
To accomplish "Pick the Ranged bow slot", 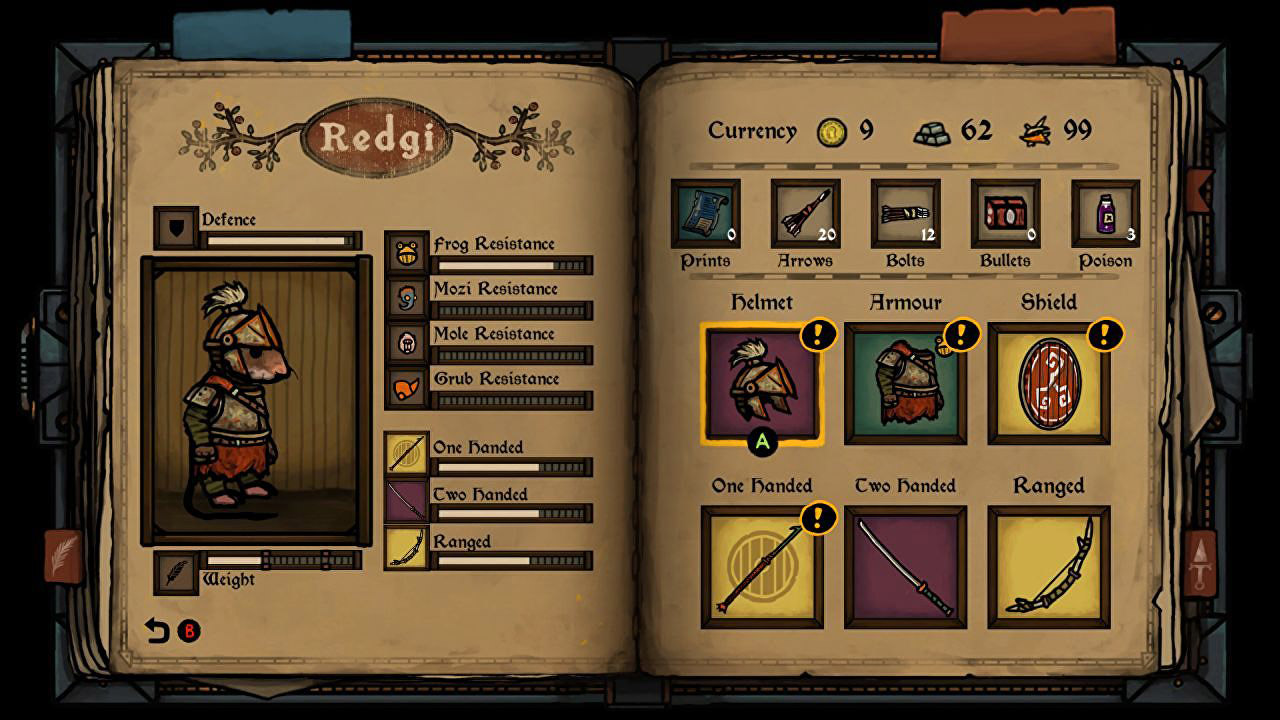I will pos(1048,567).
